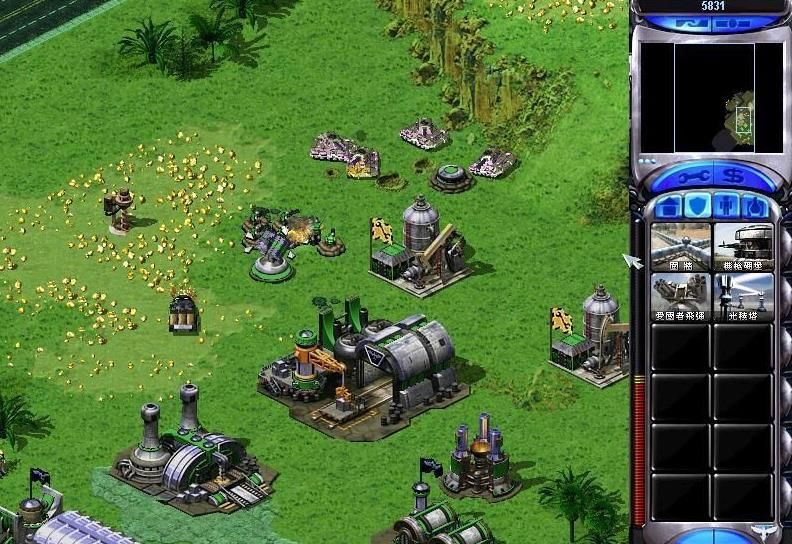Build the wall (围墙) from sidebar
The width and height of the screenshot is (792, 544).
coord(681,247)
